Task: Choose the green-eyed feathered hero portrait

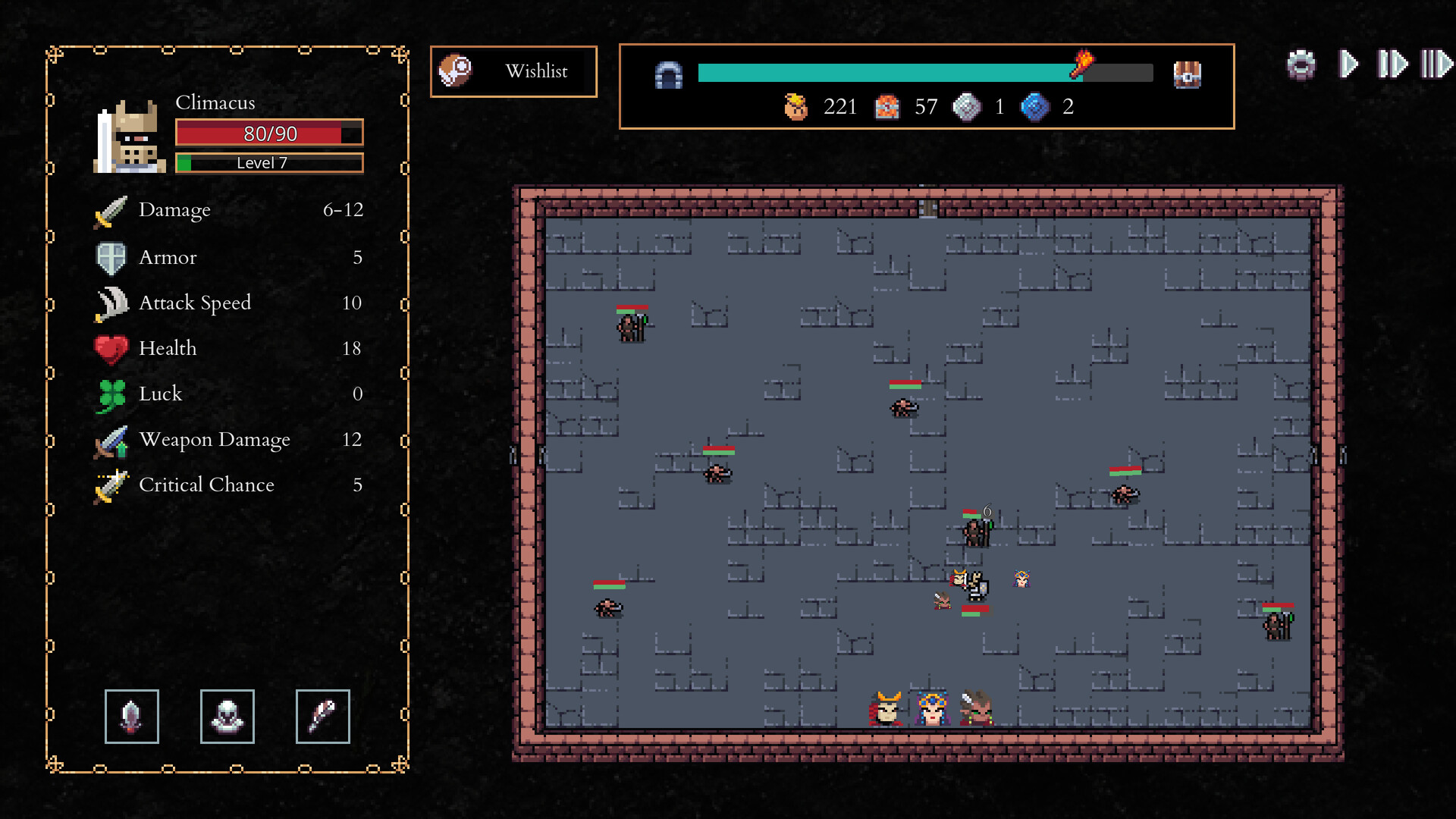Action: click(x=977, y=708)
